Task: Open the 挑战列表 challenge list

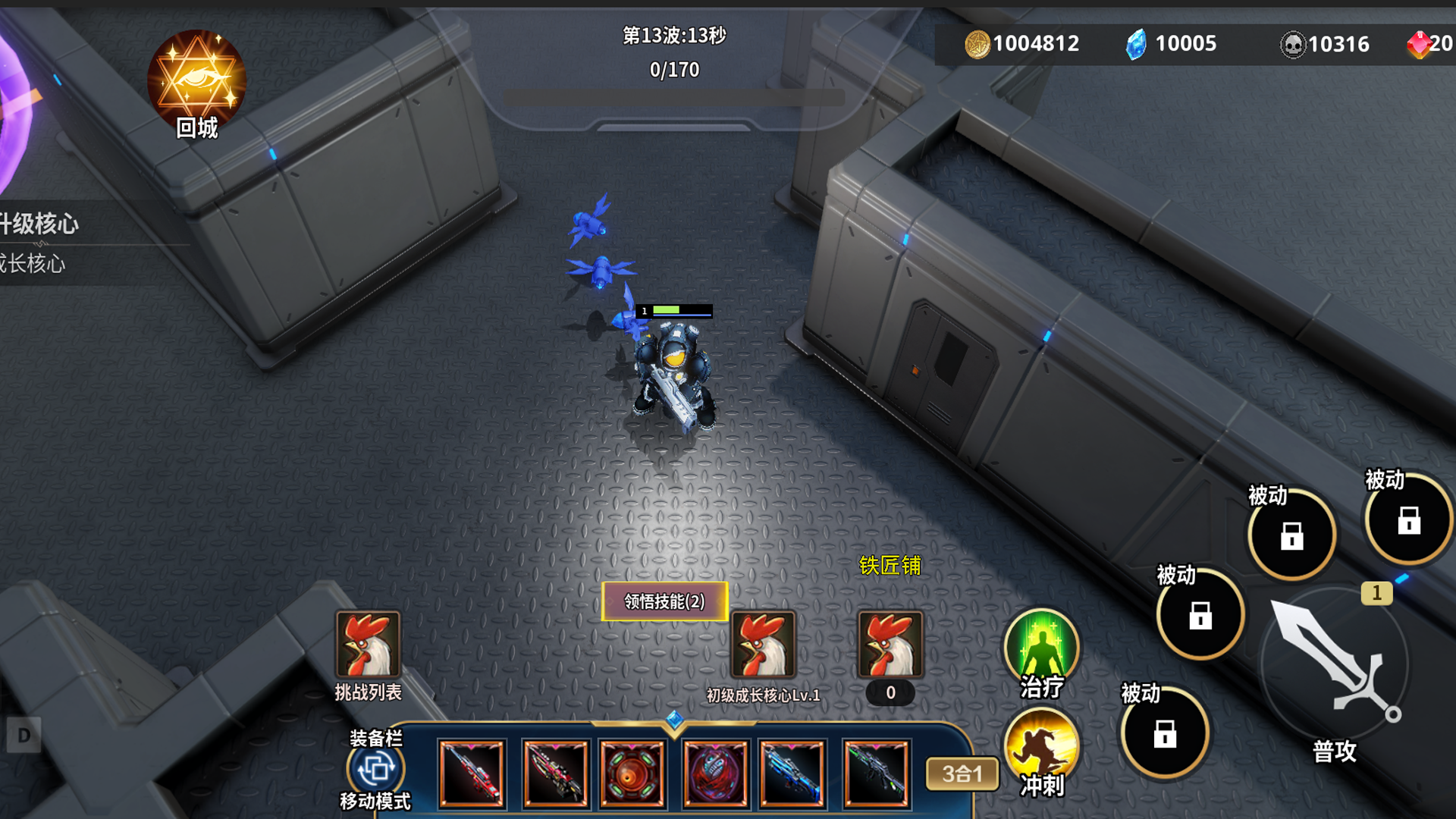Action: [x=368, y=645]
